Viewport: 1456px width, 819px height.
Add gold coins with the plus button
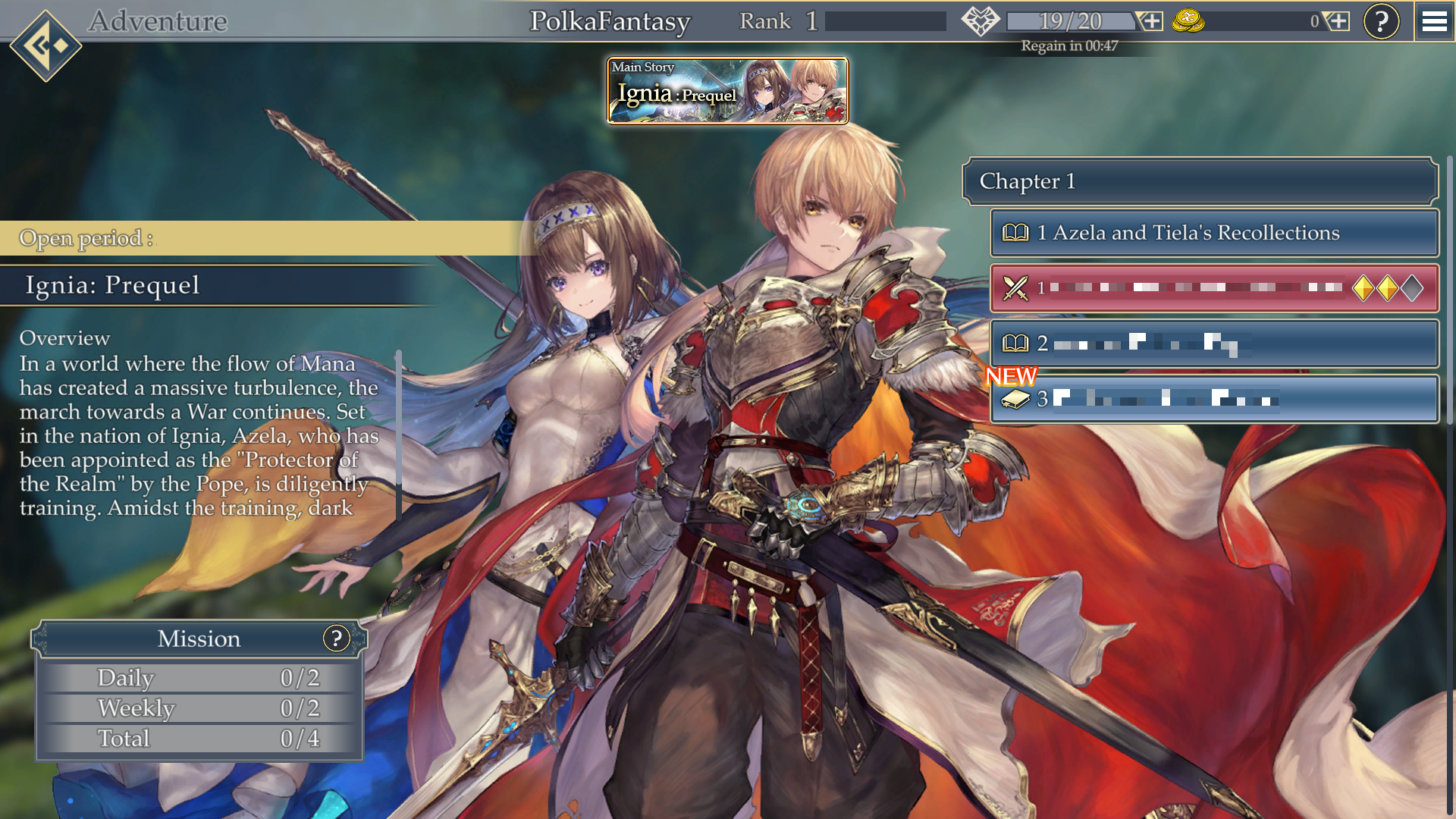pyautogui.click(x=1338, y=21)
